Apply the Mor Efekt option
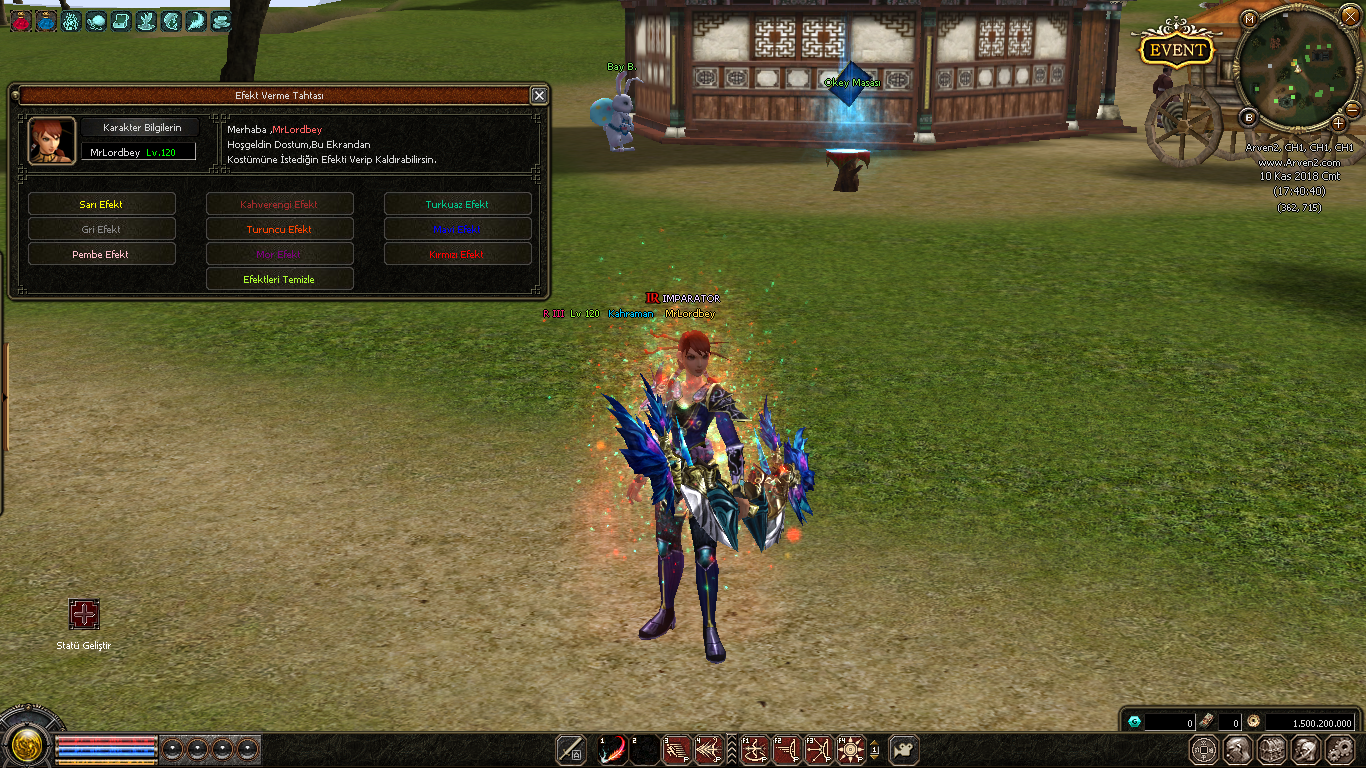 [280, 254]
